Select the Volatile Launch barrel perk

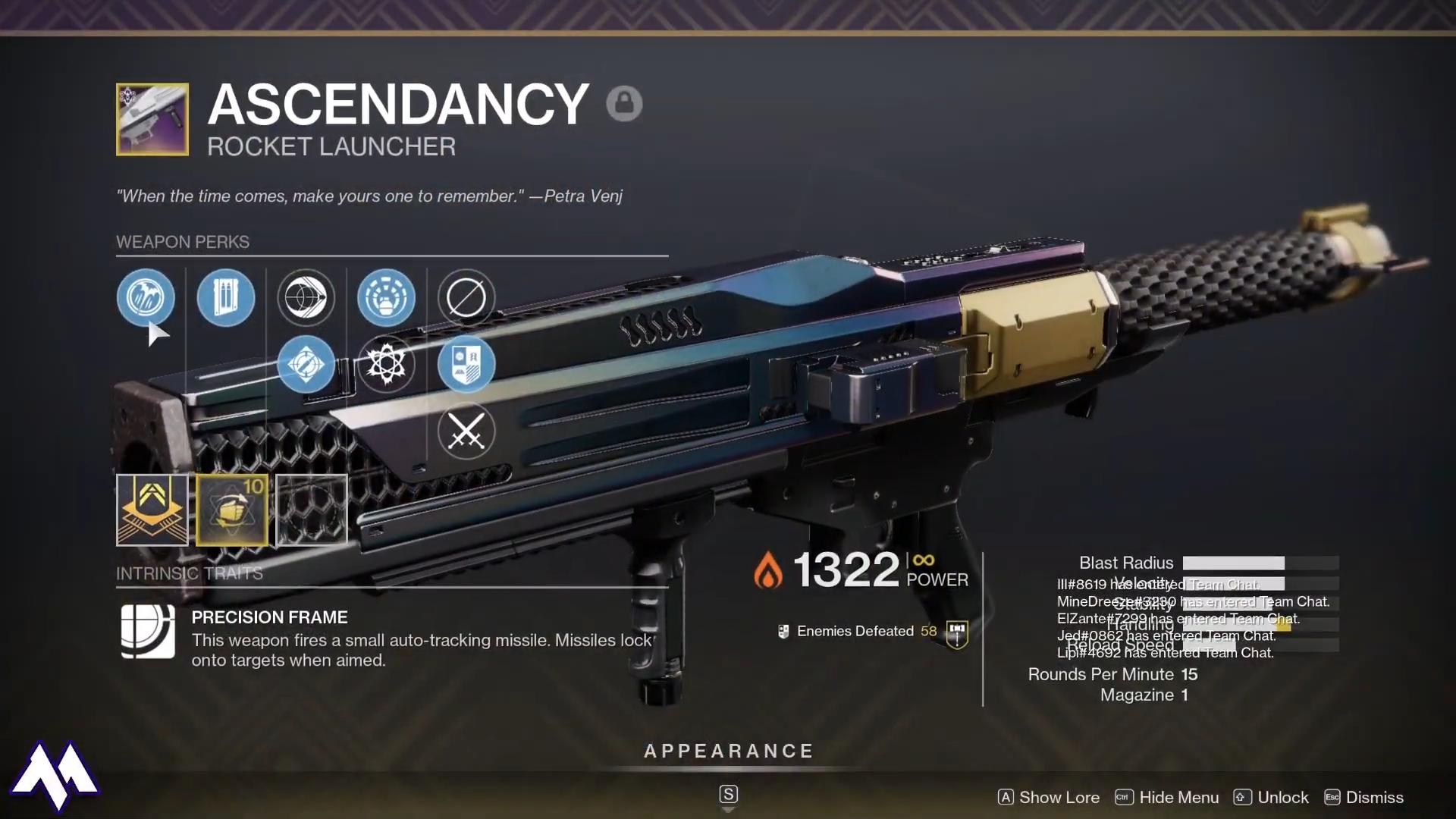(146, 297)
